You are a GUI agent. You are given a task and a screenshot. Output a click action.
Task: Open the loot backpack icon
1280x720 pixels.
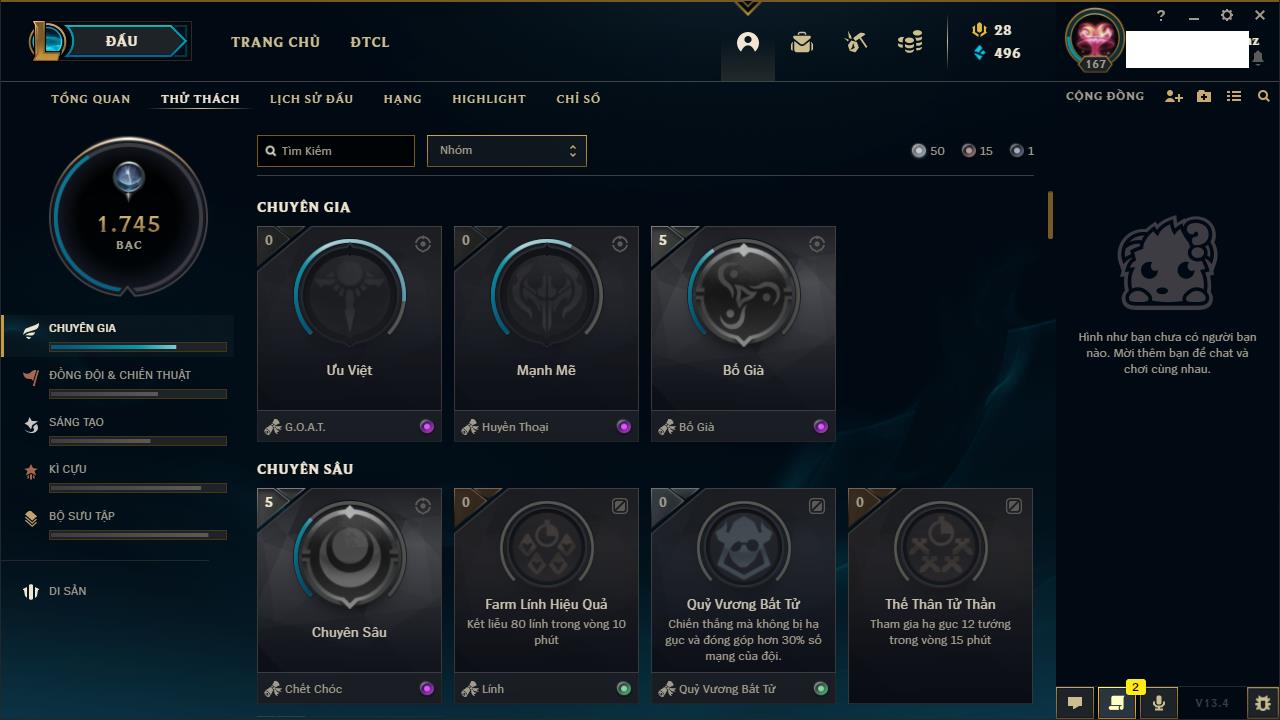click(802, 42)
